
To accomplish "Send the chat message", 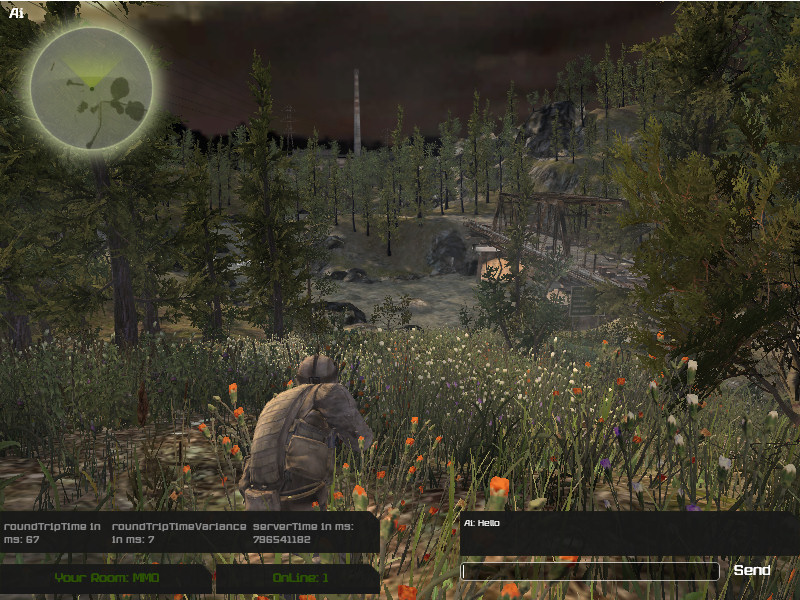I will click(752, 570).
